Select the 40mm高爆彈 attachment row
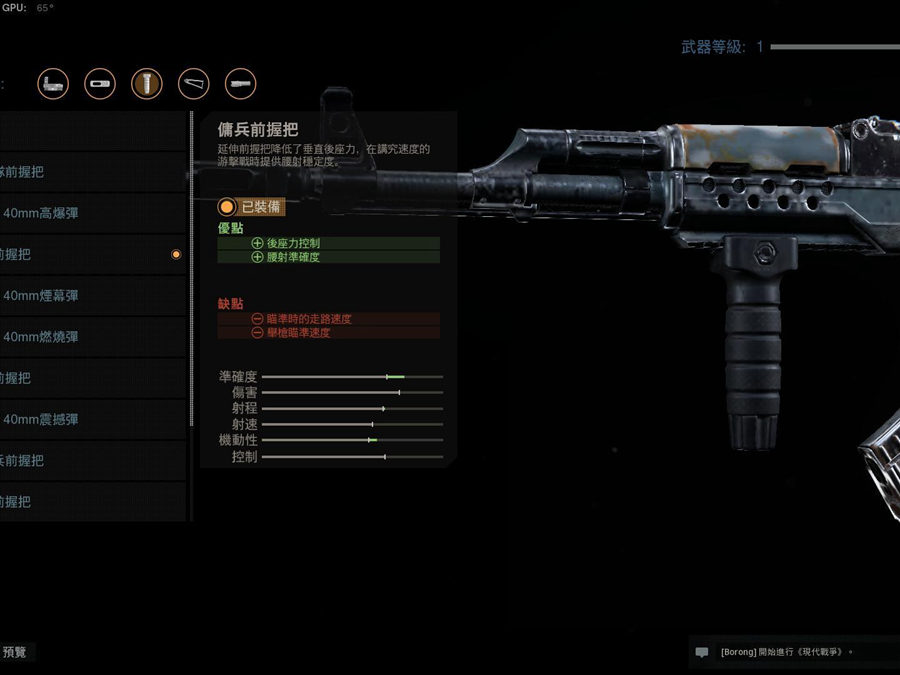 pos(93,213)
